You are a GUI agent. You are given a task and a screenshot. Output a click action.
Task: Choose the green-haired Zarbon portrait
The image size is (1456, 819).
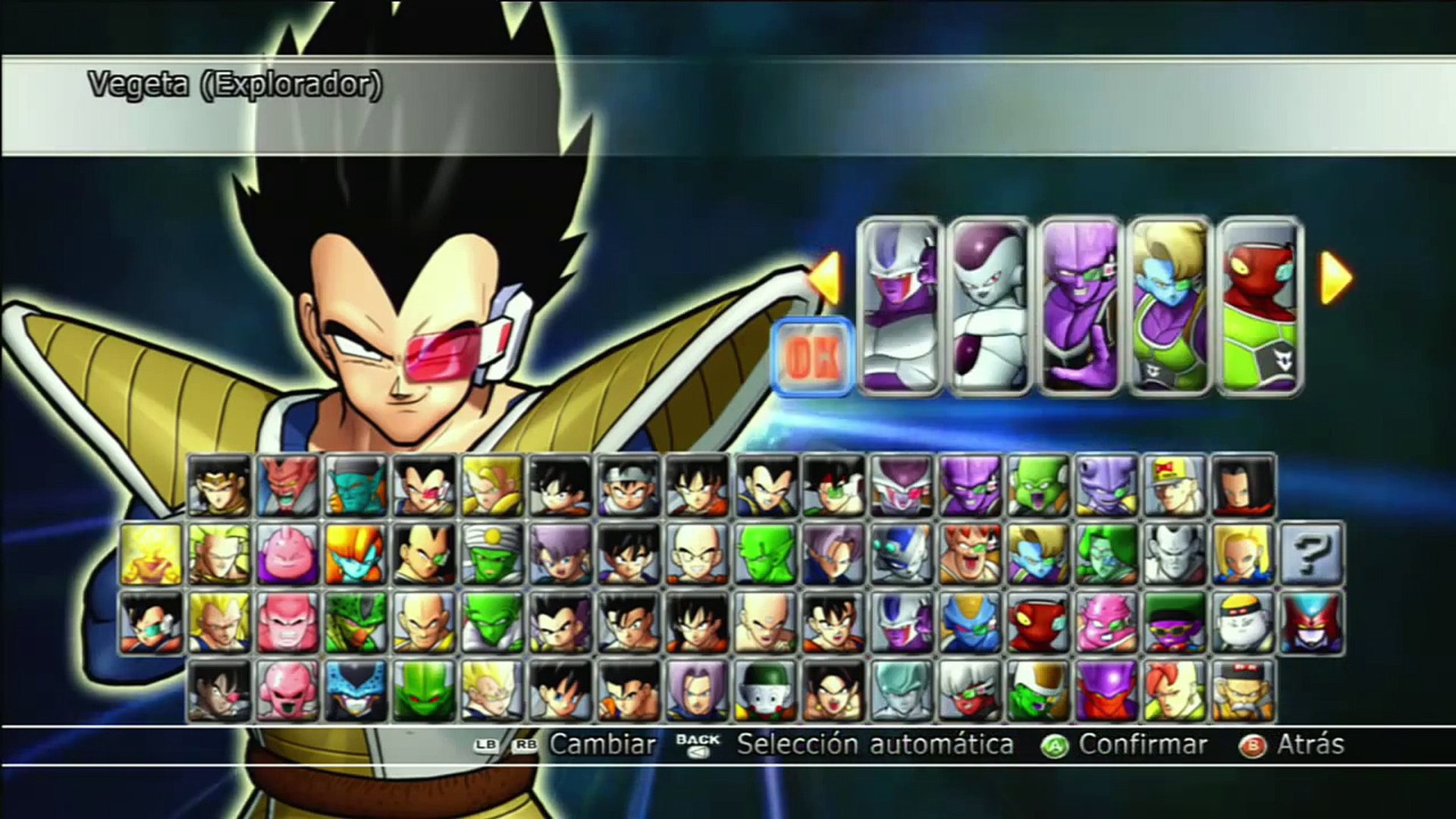tap(1106, 554)
